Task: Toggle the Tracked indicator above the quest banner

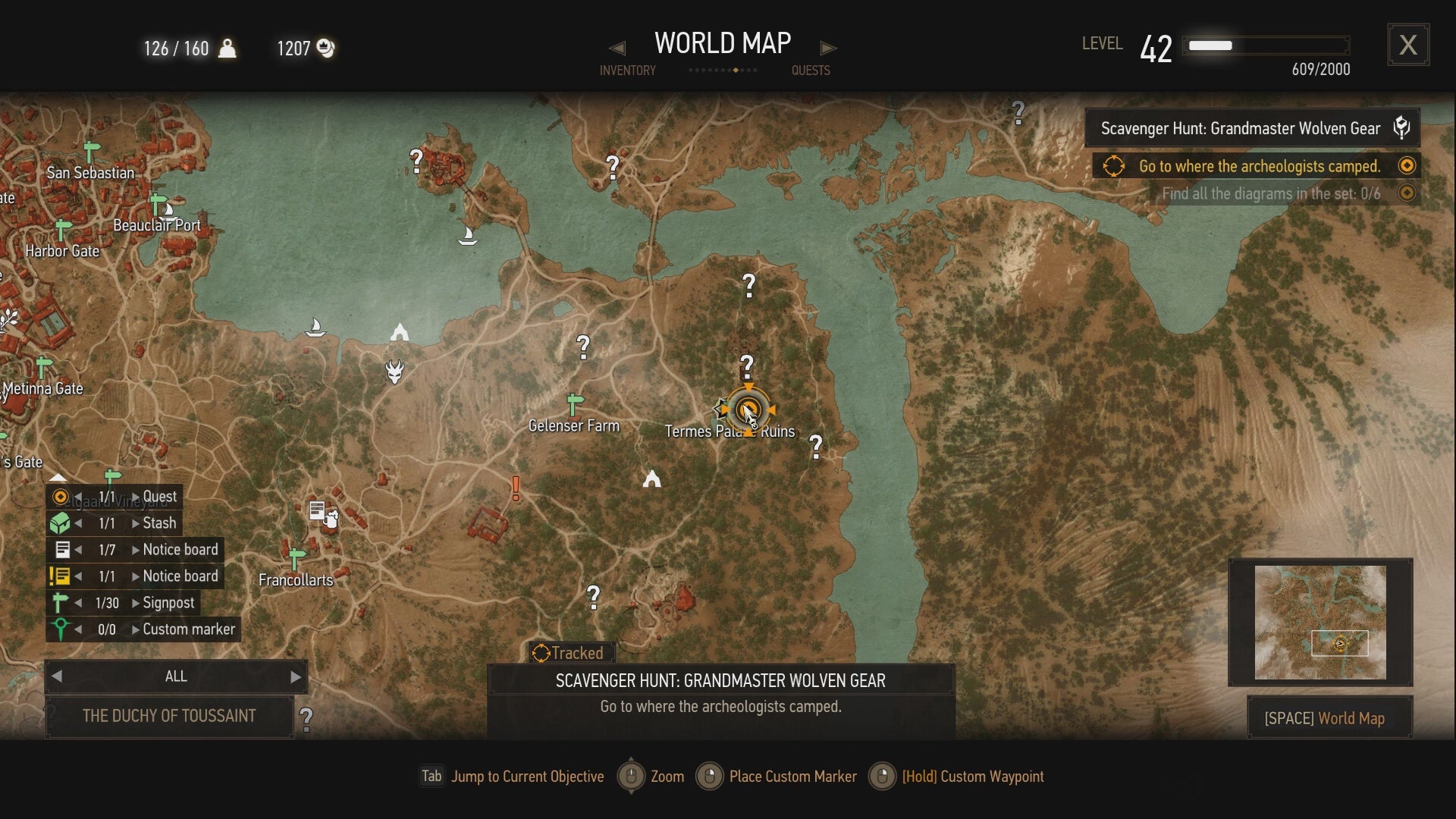Action: (570, 652)
